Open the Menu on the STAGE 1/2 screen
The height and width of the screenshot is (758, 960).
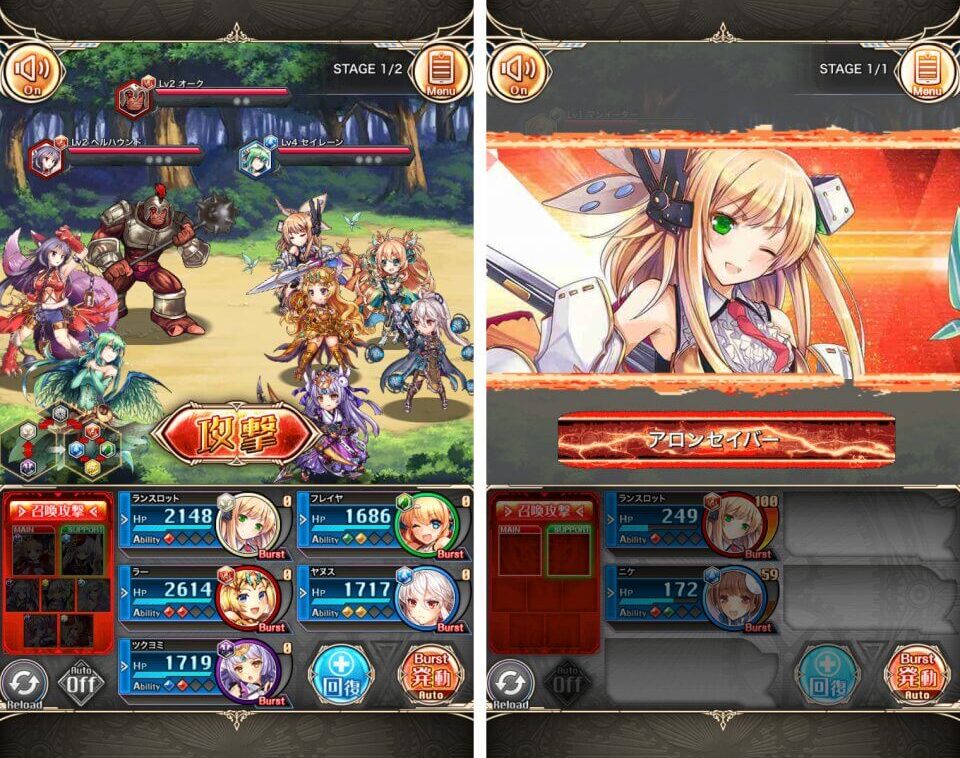point(441,72)
